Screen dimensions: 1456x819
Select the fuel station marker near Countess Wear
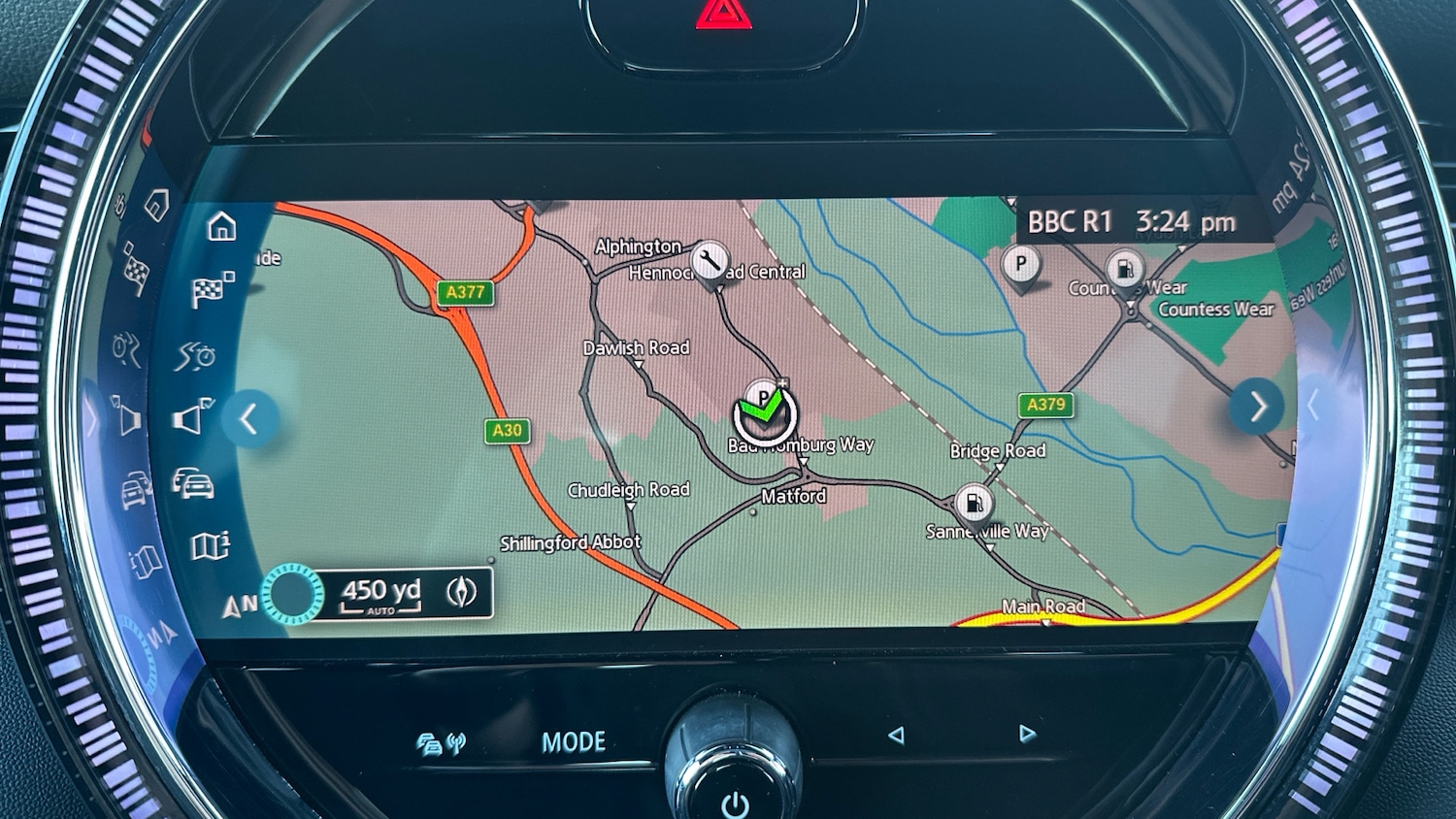pos(1125,269)
